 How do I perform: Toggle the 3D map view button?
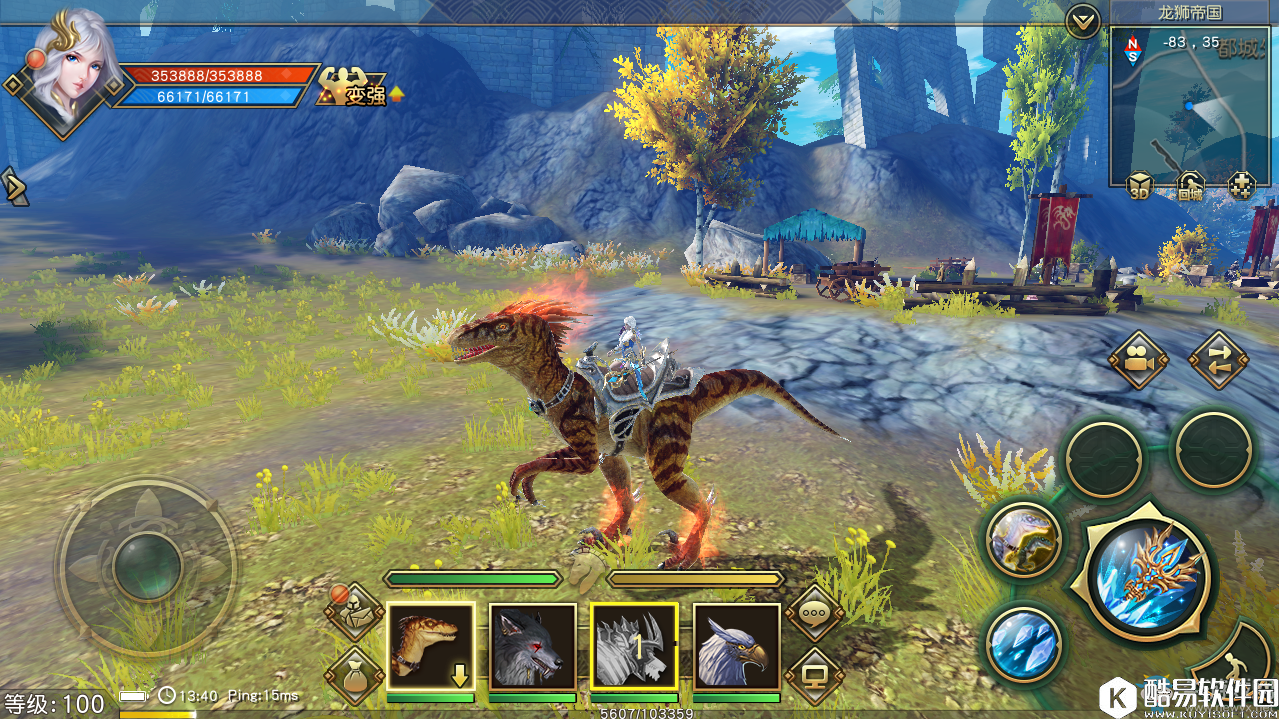pyautogui.click(x=1139, y=185)
